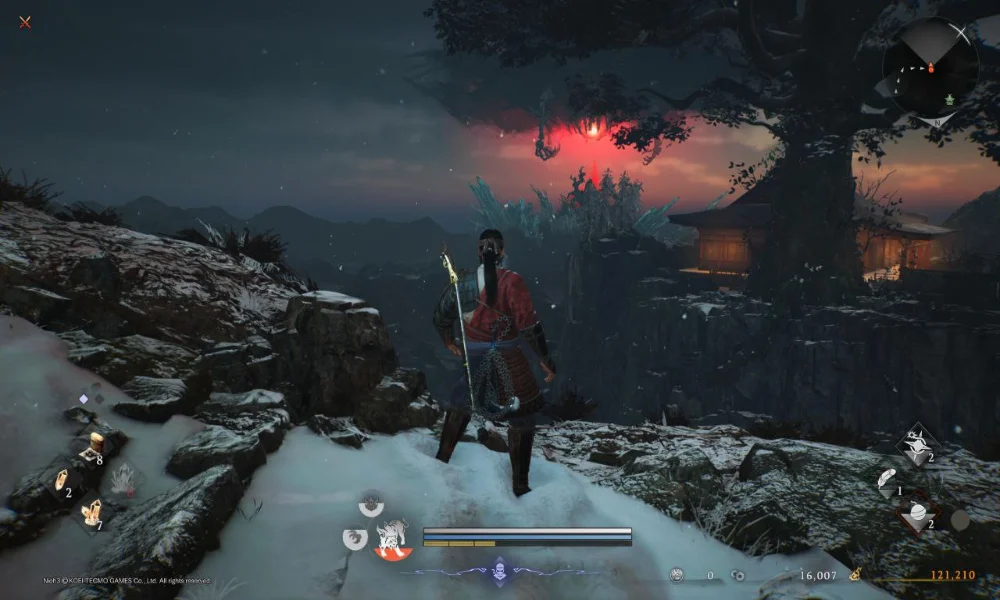Screen dimensions: 1000x600
Task: Select the jar item slot showing 8
Action: (x=93, y=444)
